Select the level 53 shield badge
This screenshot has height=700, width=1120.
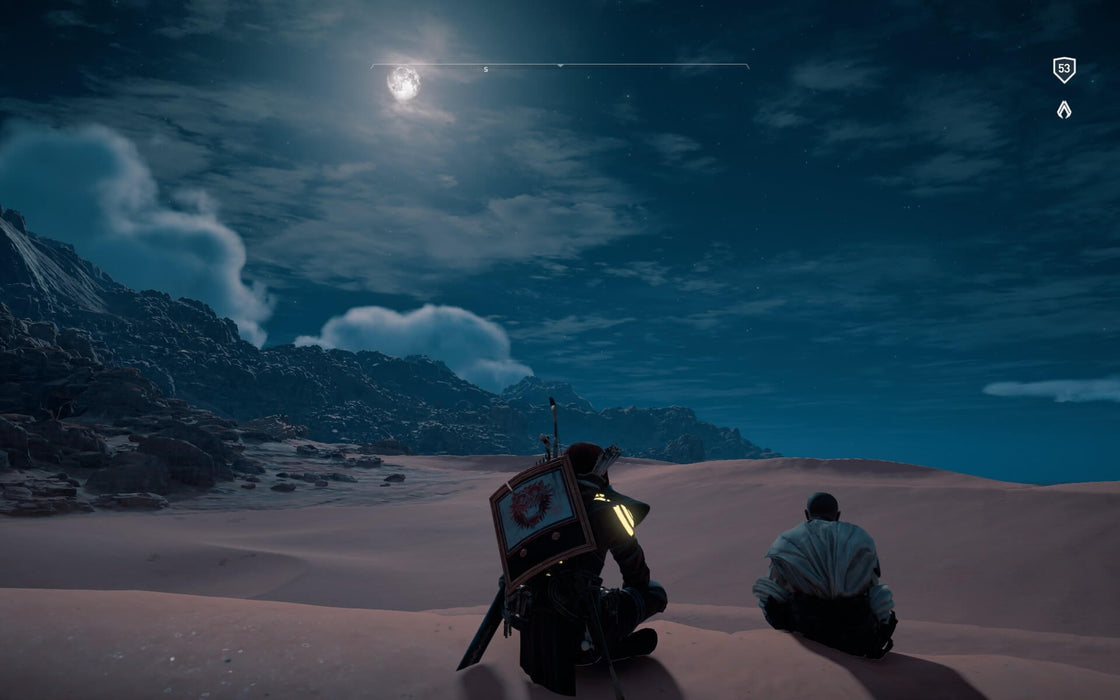tap(1064, 70)
